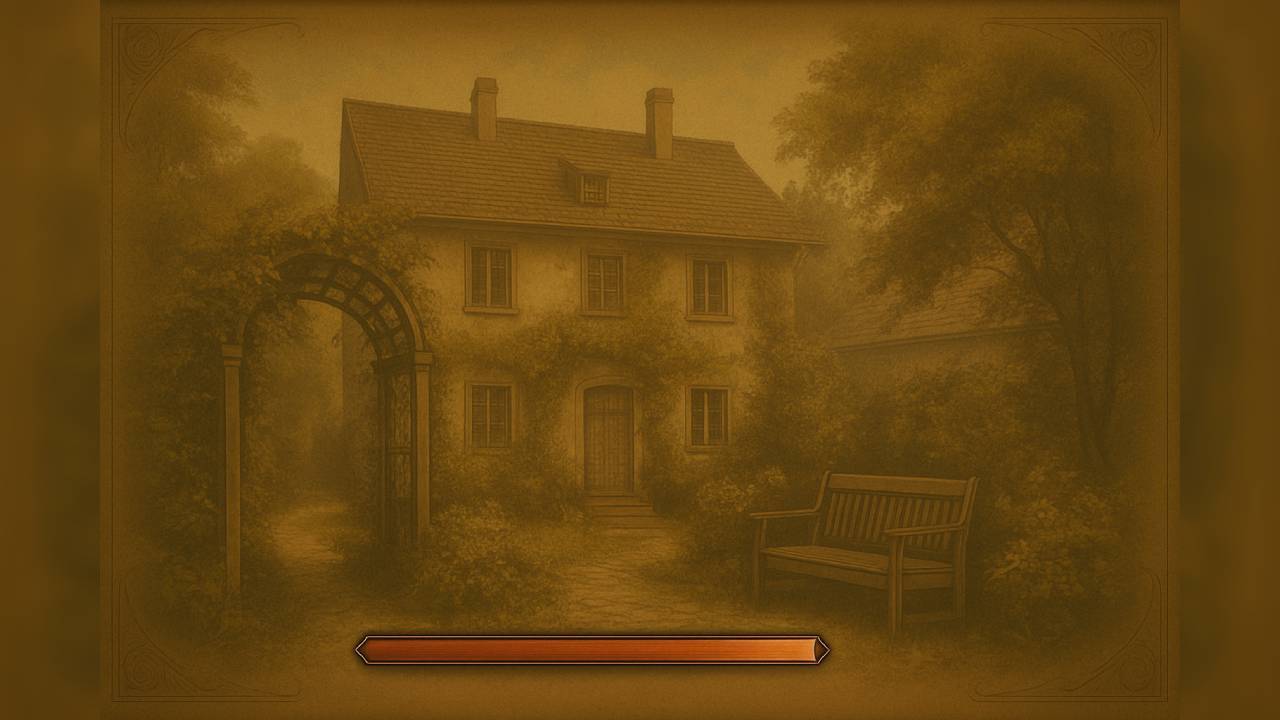Select the lower-left window of the house
This screenshot has height=720, width=1280.
(492, 415)
